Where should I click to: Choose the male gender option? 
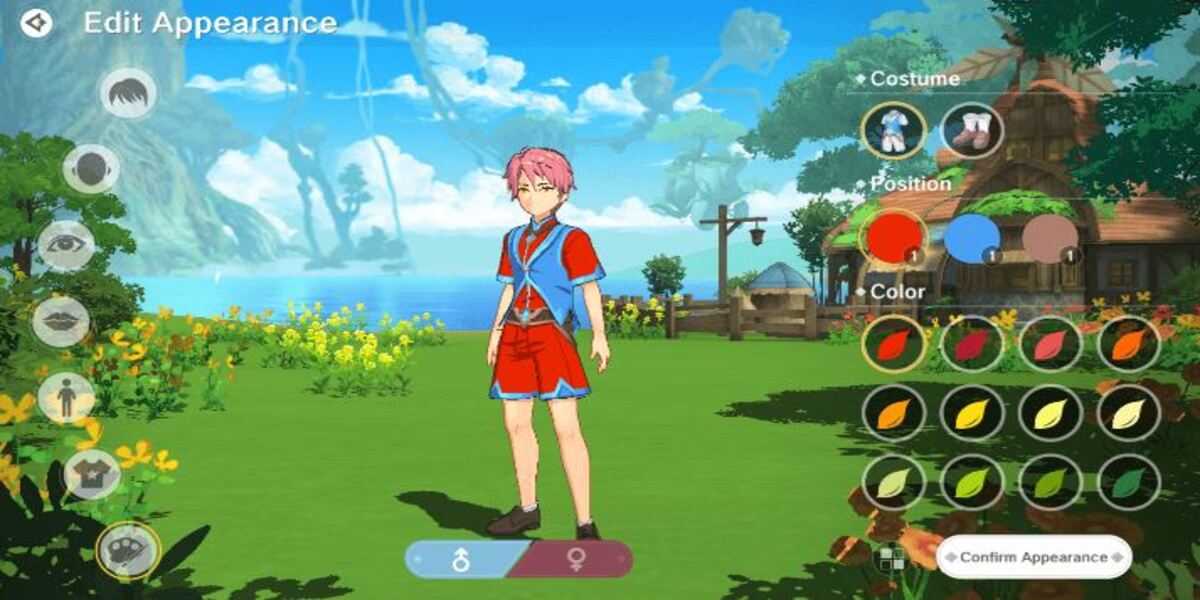461,560
